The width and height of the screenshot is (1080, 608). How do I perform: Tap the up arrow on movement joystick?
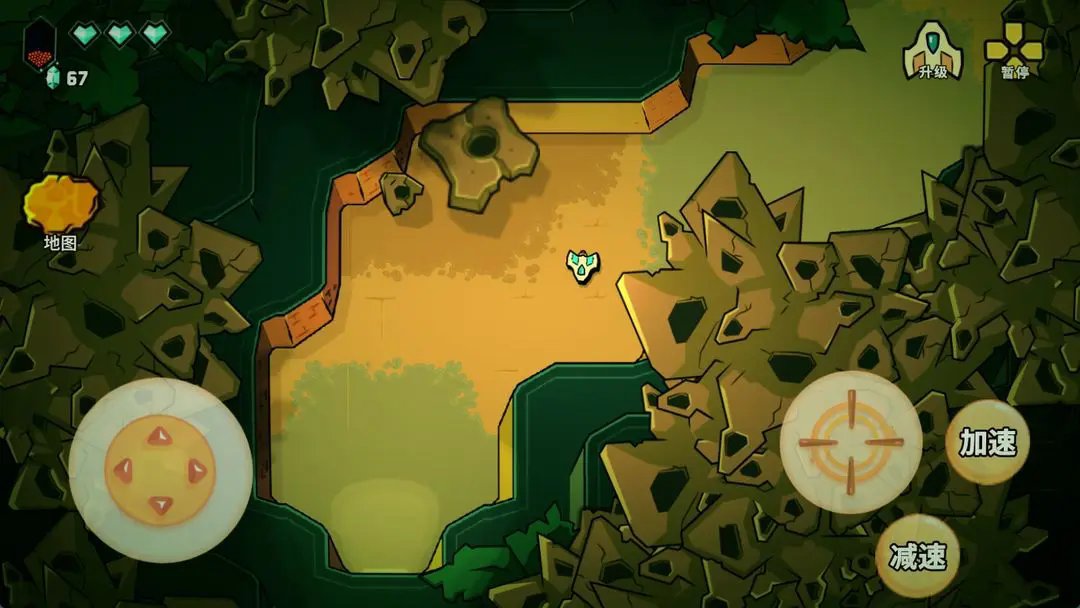pos(159,435)
